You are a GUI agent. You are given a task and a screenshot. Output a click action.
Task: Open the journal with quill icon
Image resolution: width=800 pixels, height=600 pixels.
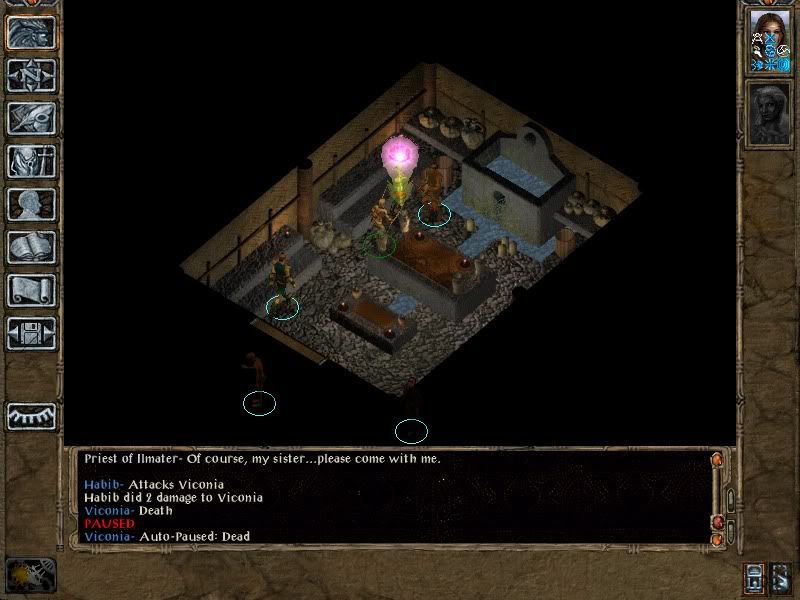[x=32, y=118]
